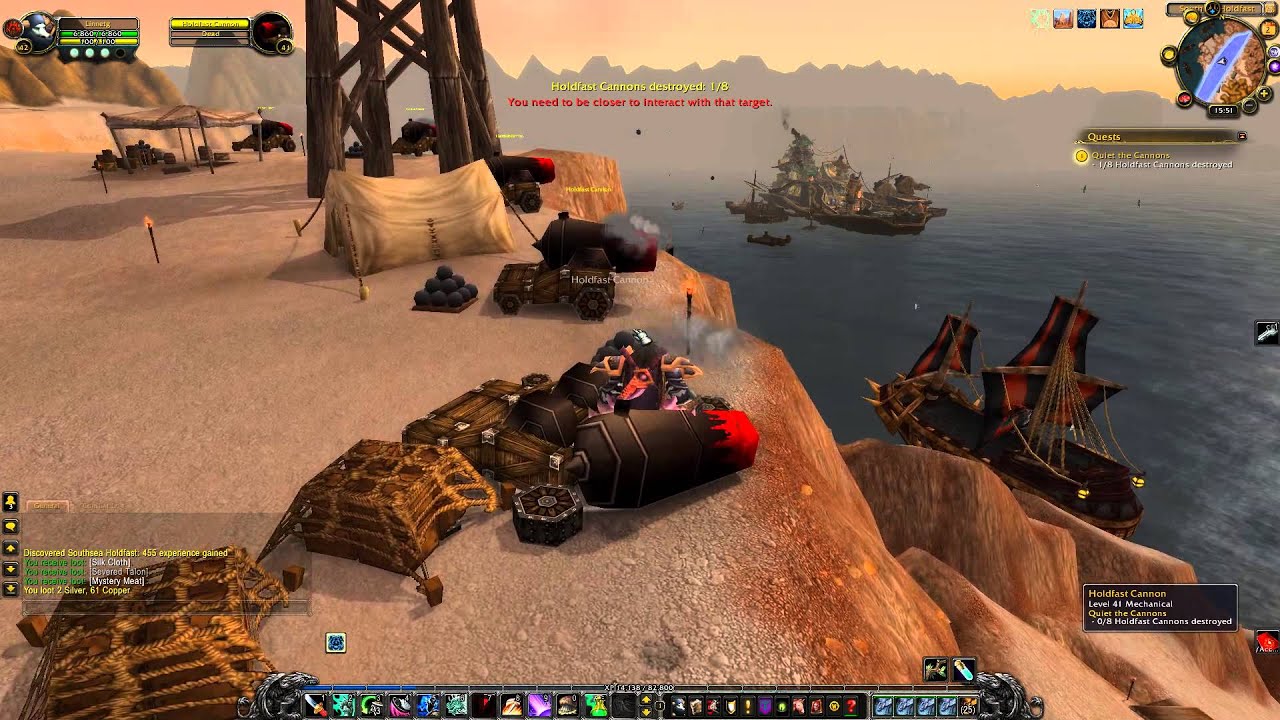Activate the dagger ability in slot 1

[x=315, y=706]
